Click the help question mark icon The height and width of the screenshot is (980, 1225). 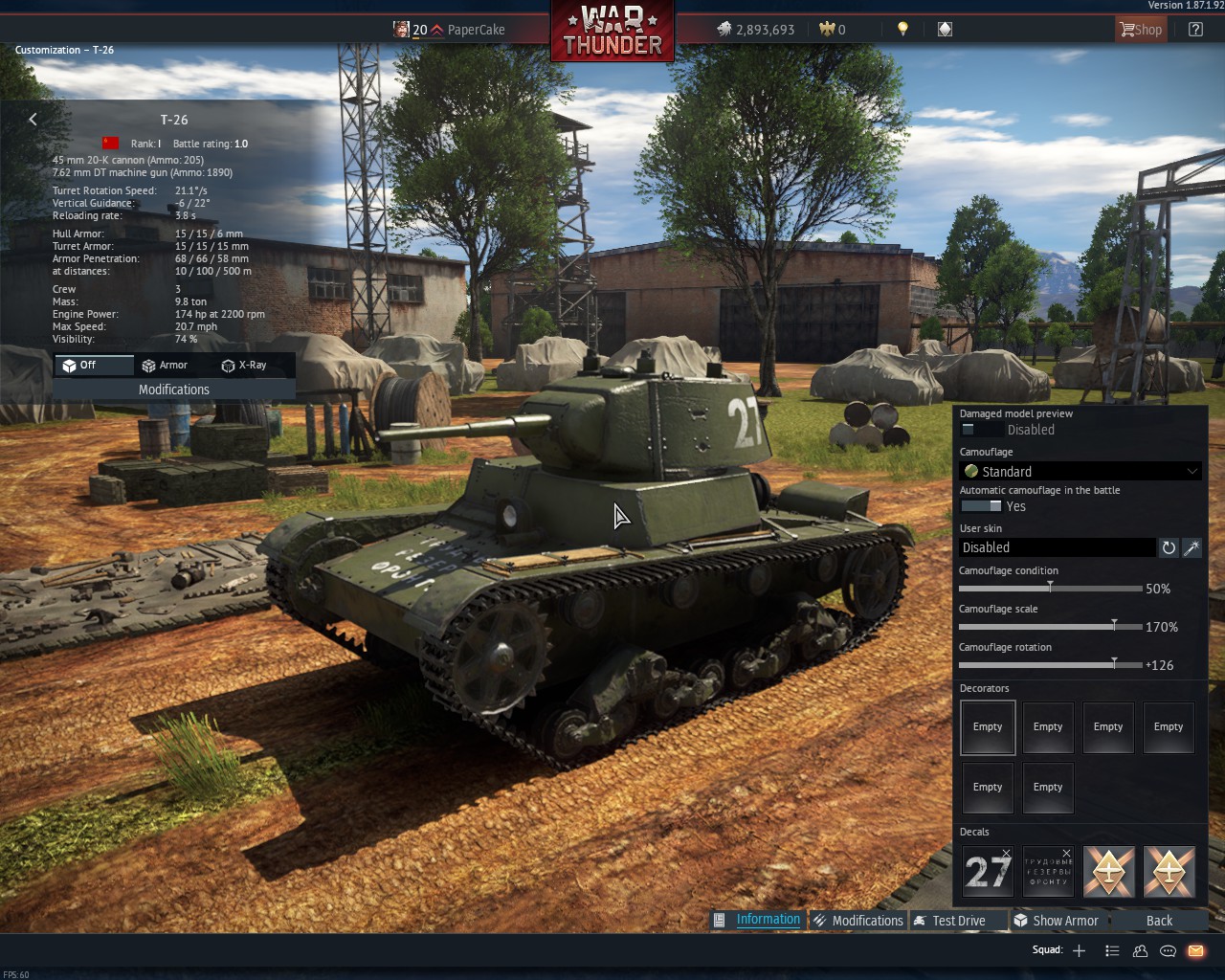(1195, 30)
